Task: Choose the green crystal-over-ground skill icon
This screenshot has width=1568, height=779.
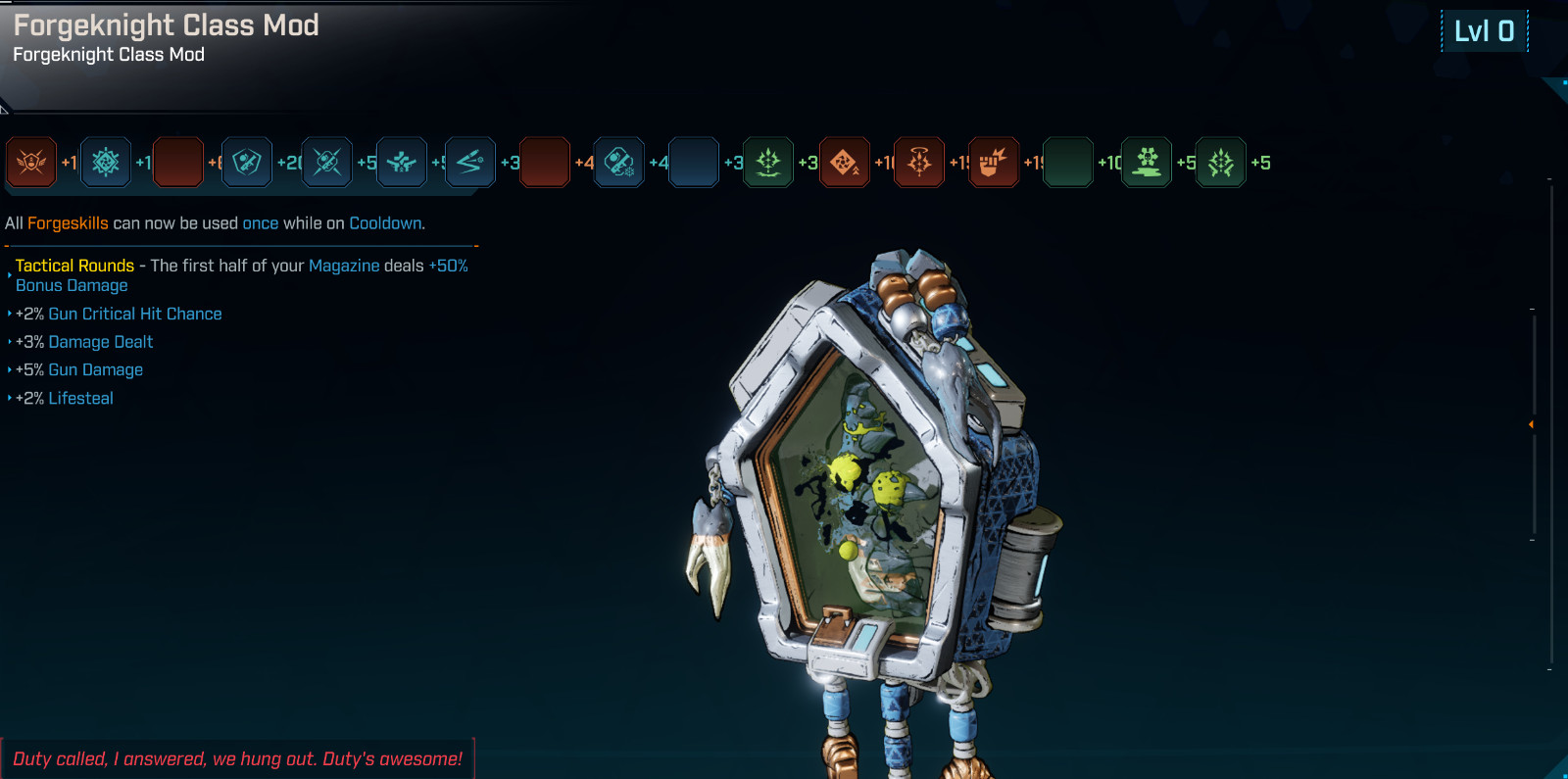Action: (x=768, y=163)
